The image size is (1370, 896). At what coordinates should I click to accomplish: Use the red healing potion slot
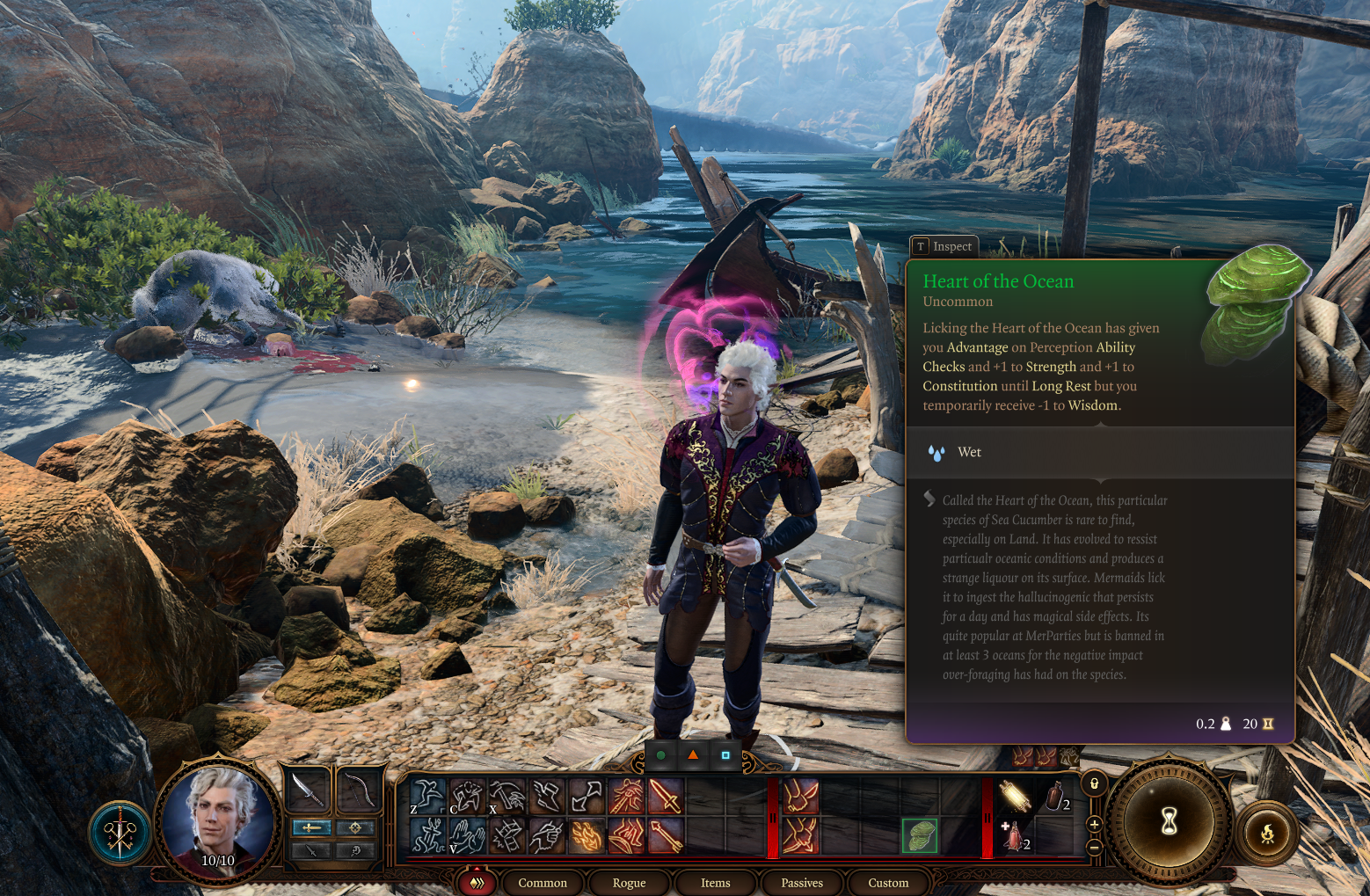[x=1015, y=837]
